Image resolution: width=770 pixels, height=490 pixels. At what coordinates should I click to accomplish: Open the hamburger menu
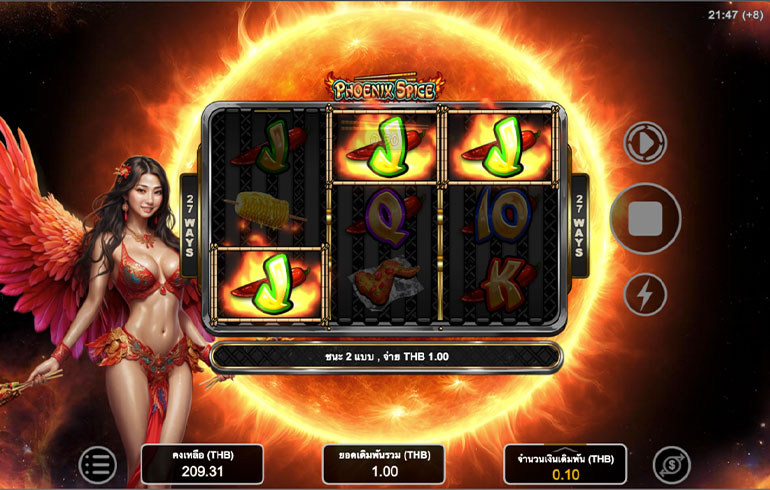click(97, 465)
